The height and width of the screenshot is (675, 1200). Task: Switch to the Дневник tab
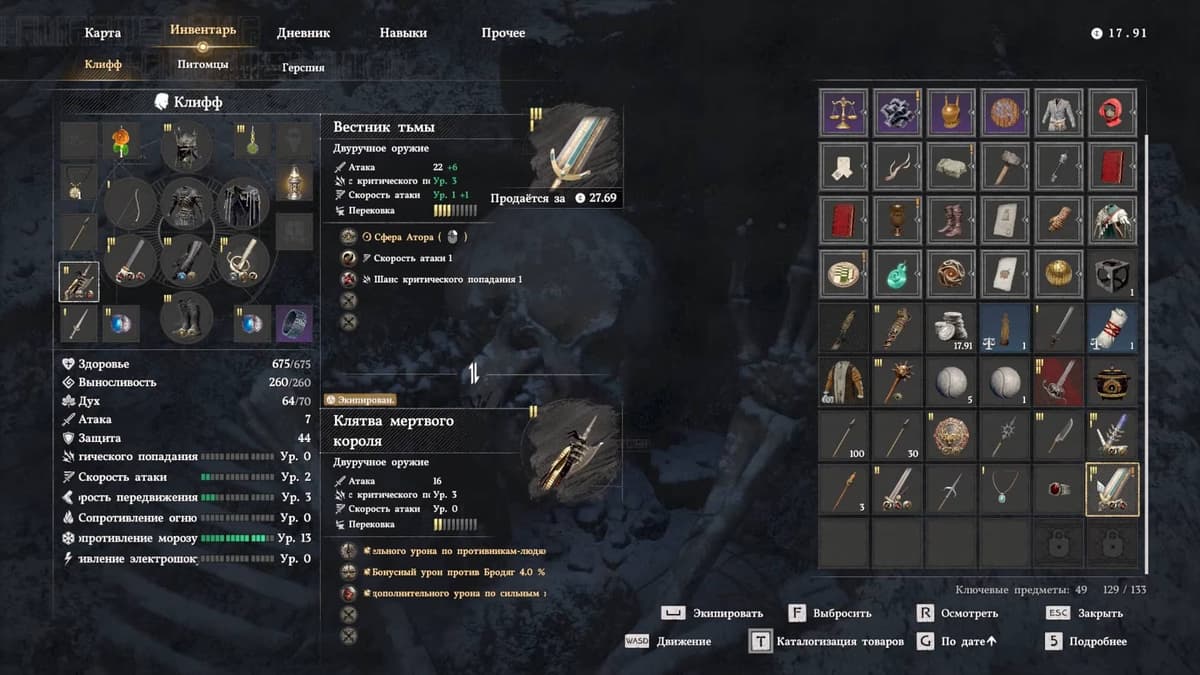coord(305,33)
